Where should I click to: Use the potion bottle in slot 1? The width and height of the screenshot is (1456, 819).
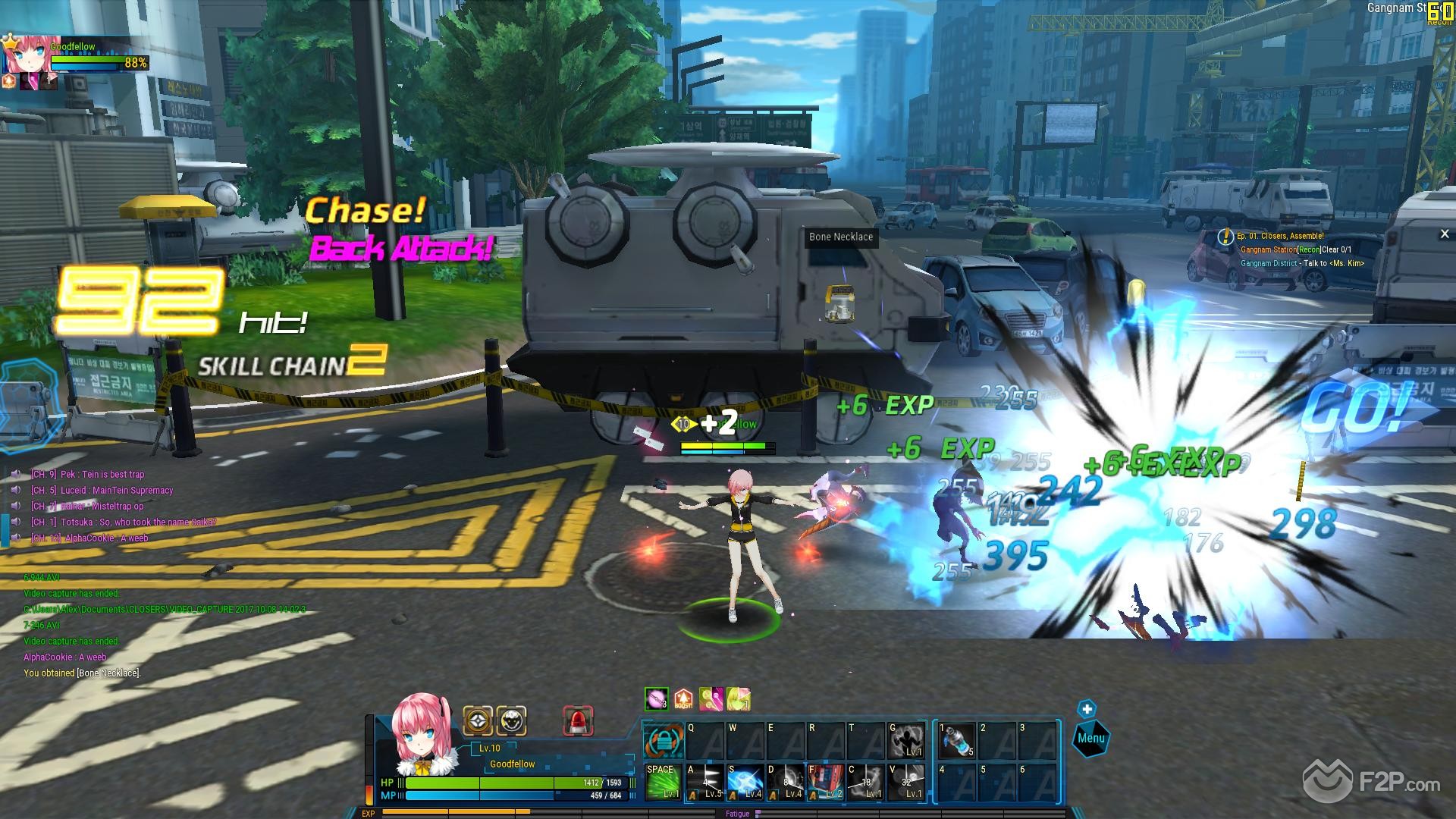point(955,741)
